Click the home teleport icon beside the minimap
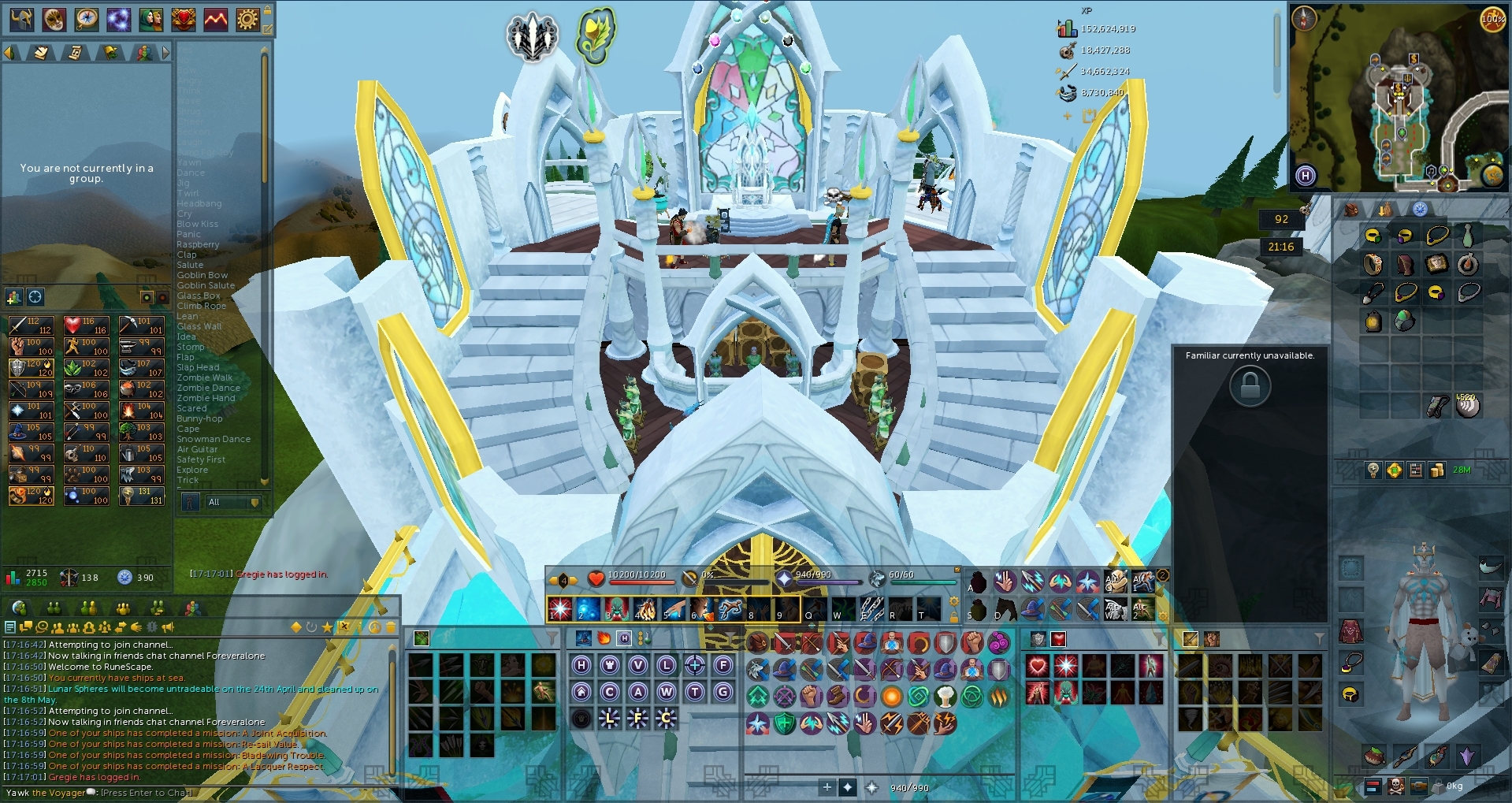Screen dimensions: 1512x803 [x=1306, y=174]
